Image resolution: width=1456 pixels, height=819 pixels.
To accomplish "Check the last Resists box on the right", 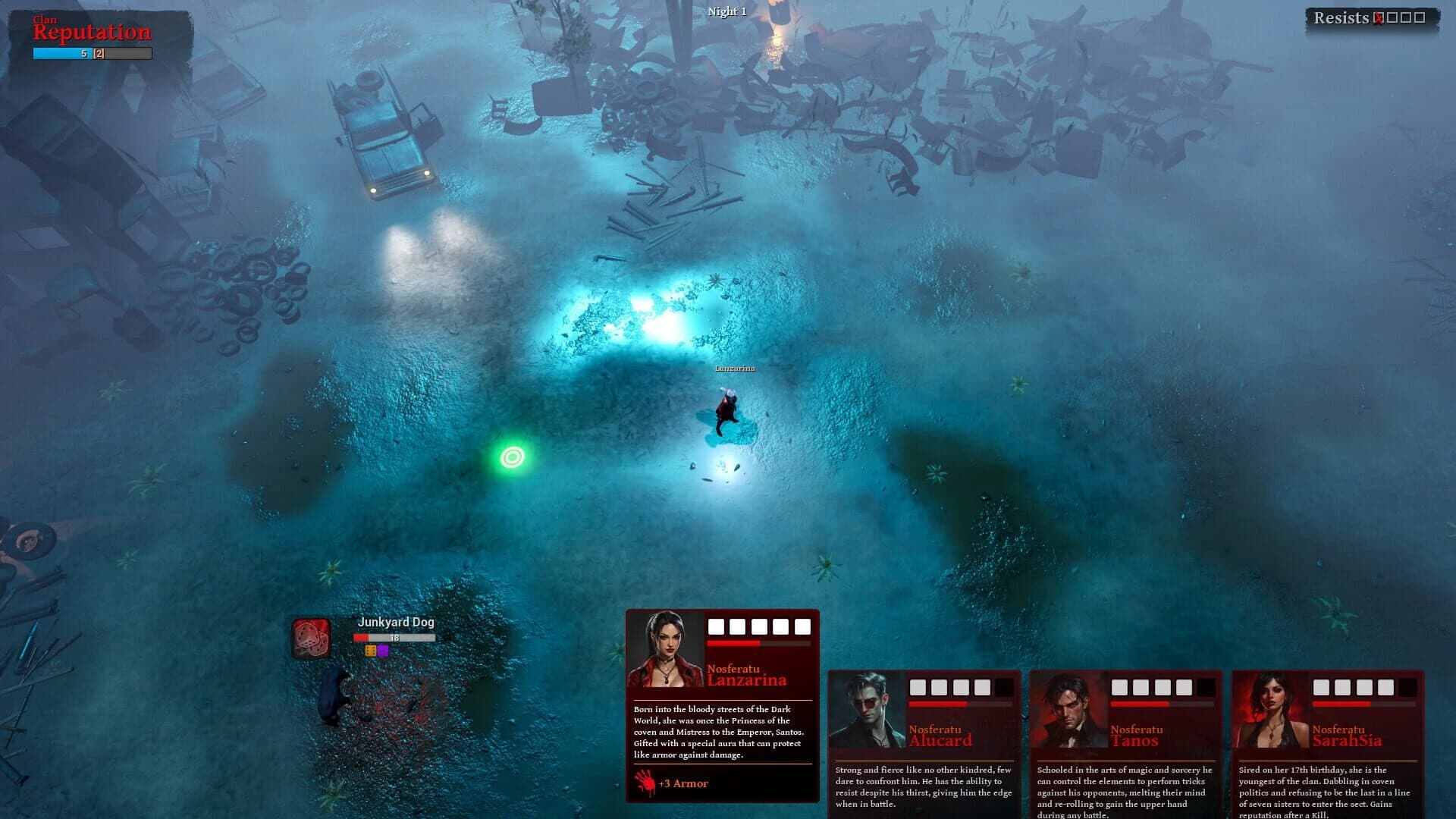I will [1421, 18].
